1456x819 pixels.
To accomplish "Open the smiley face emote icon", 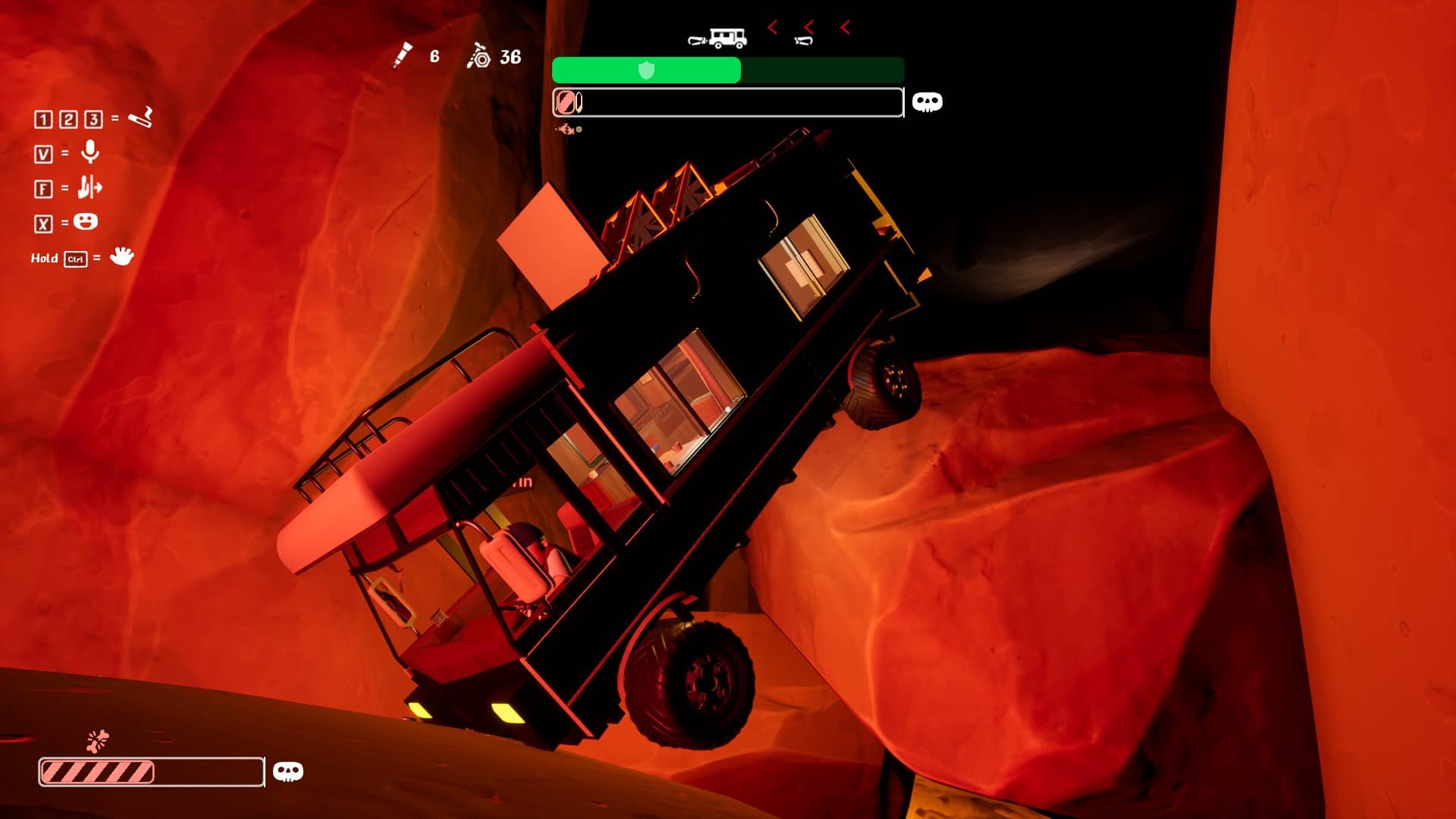I will [86, 221].
